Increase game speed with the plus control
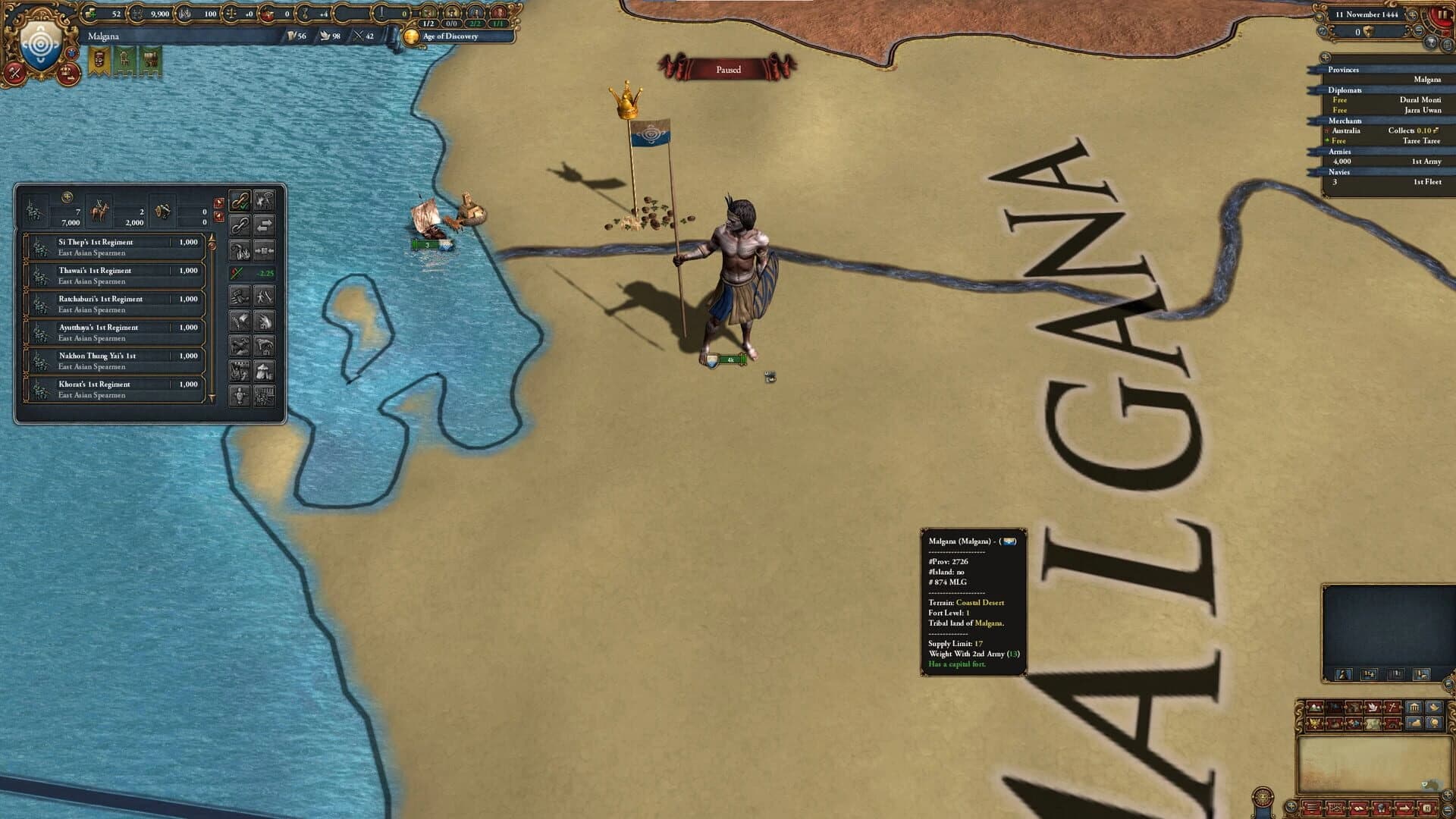The height and width of the screenshot is (819, 1456). point(1412,15)
